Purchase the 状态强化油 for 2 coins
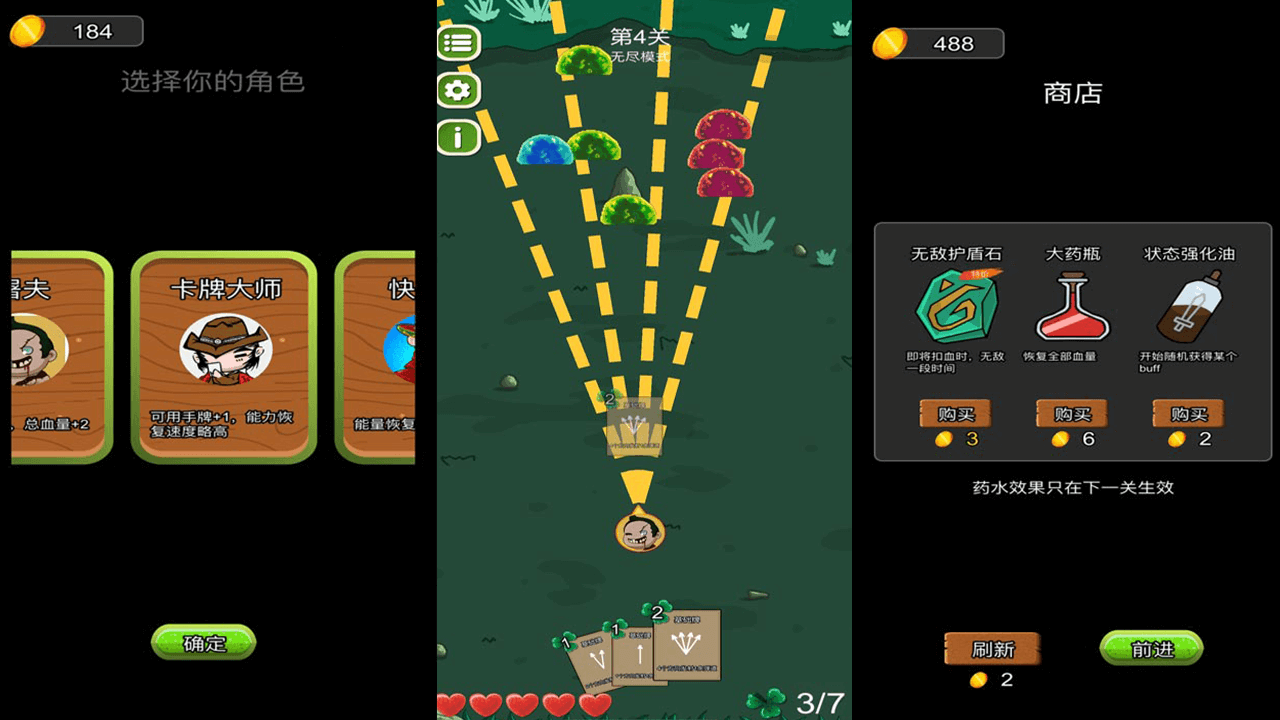The width and height of the screenshot is (1280, 720). (x=1188, y=414)
